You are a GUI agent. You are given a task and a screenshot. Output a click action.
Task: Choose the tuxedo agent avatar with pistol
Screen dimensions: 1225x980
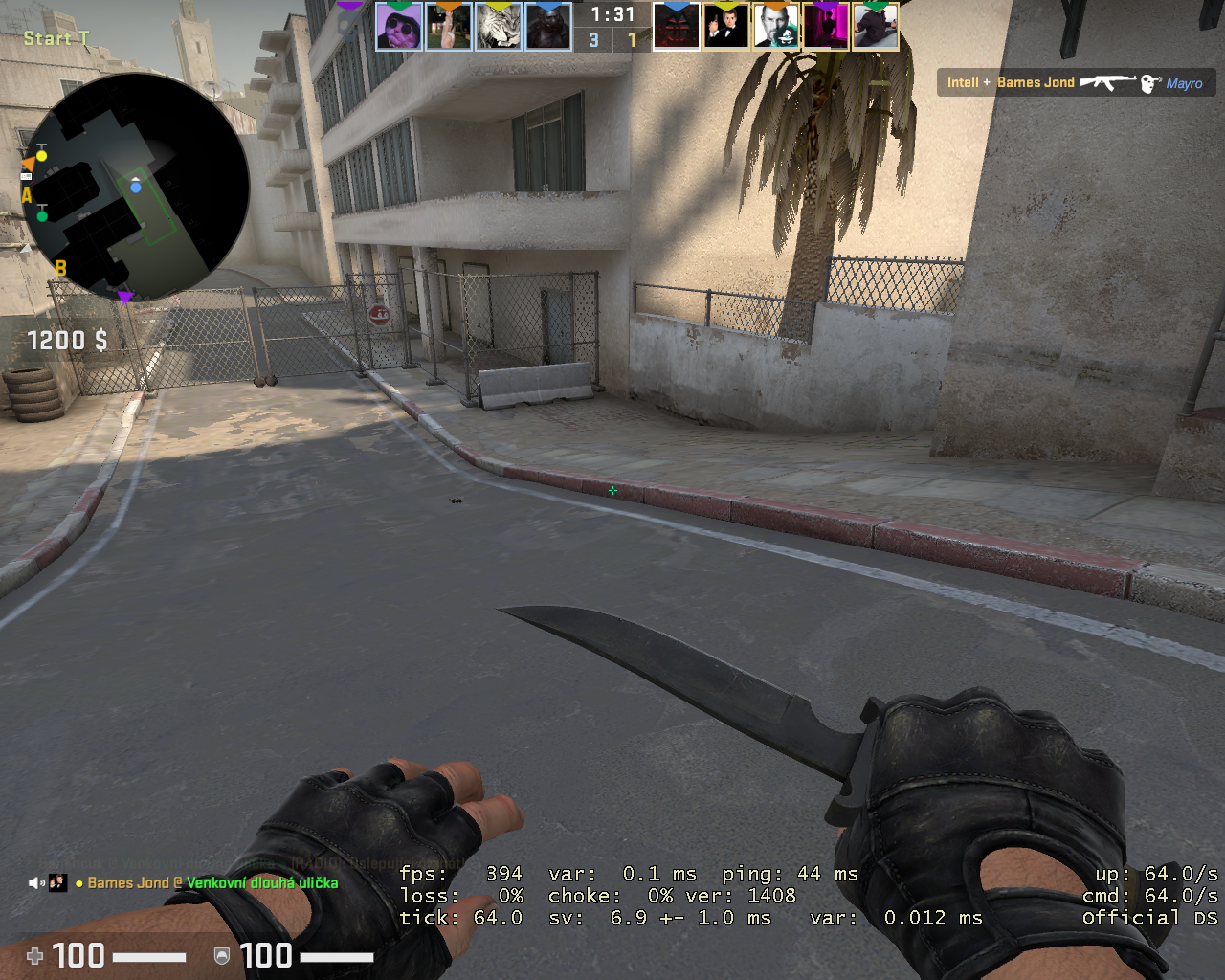(726, 26)
